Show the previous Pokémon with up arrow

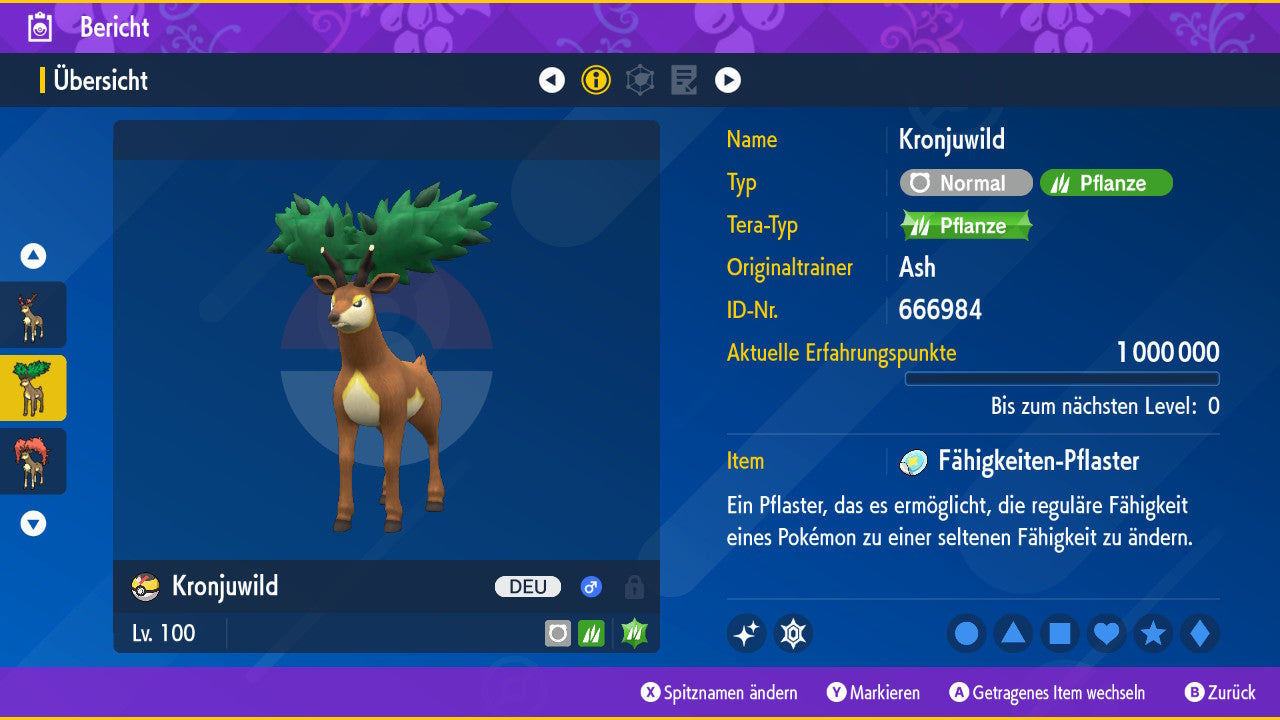[x=33, y=257]
